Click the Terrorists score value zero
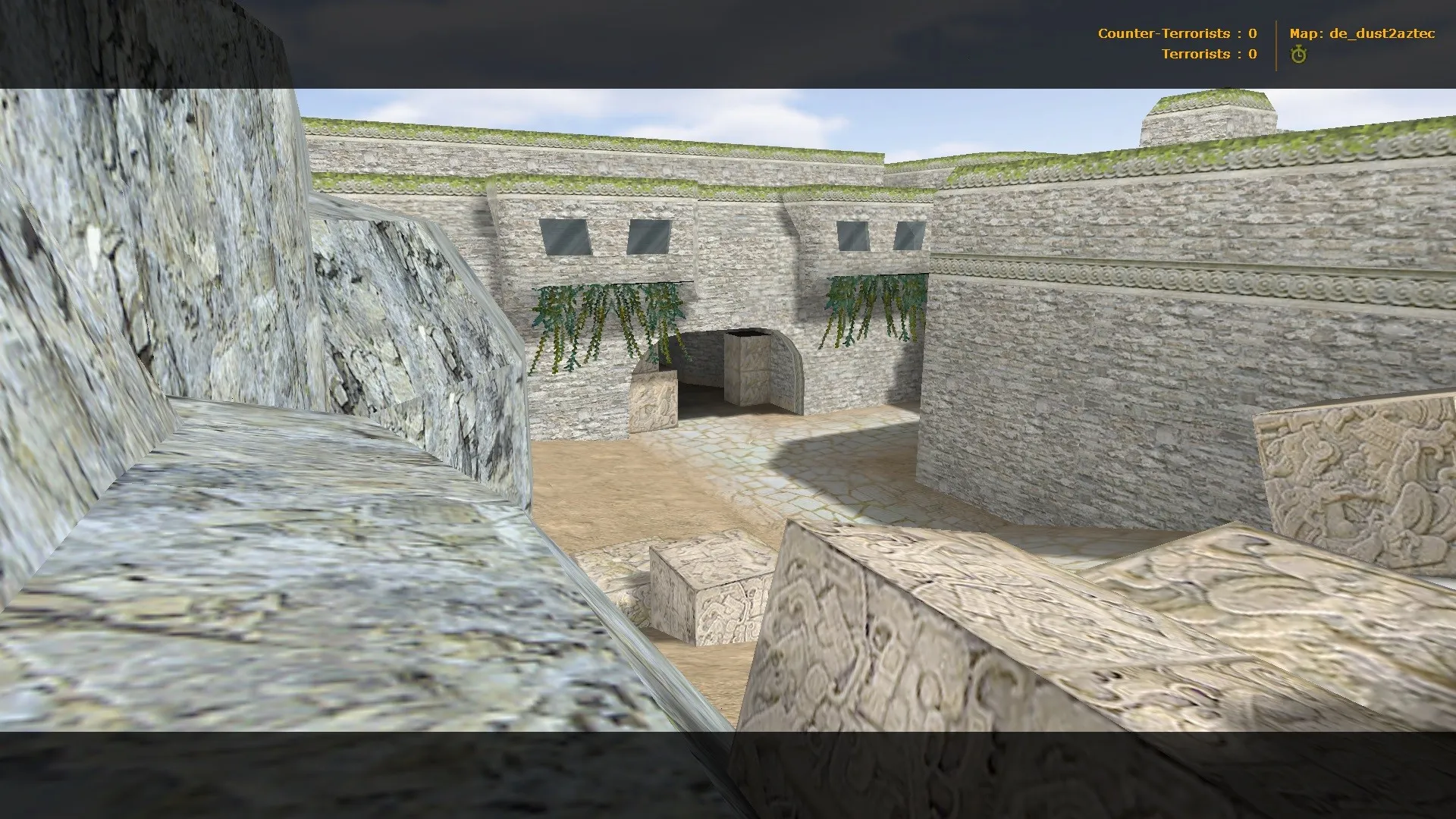 click(1251, 54)
